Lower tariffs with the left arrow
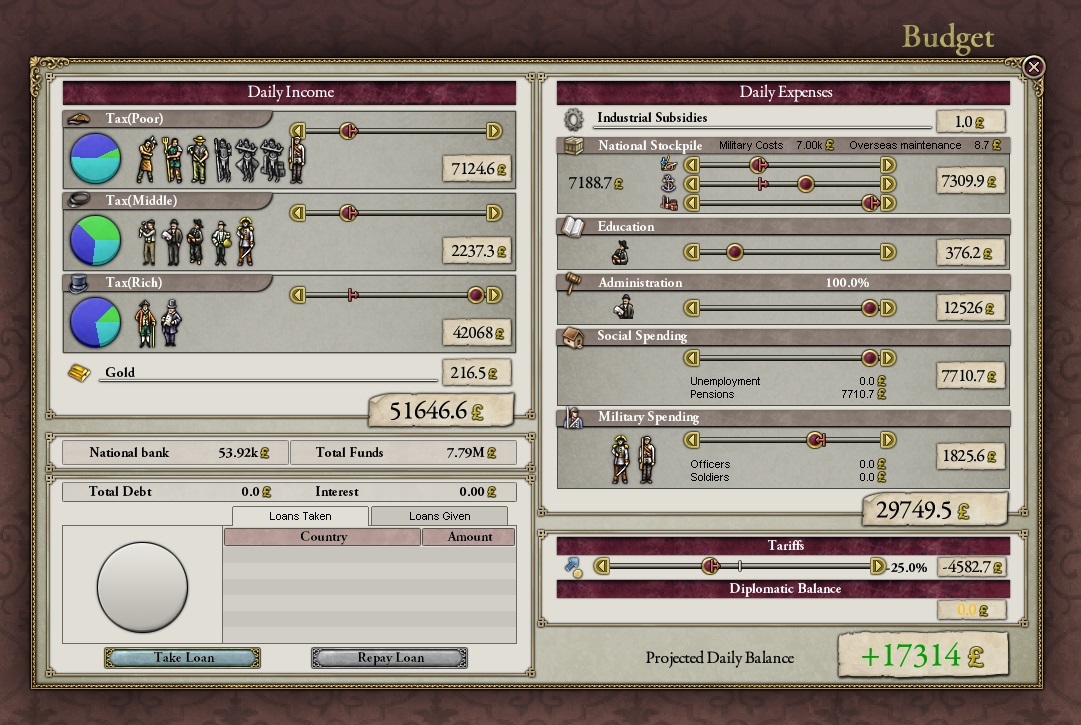This screenshot has width=1081, height=725. [x=602, y=567]
